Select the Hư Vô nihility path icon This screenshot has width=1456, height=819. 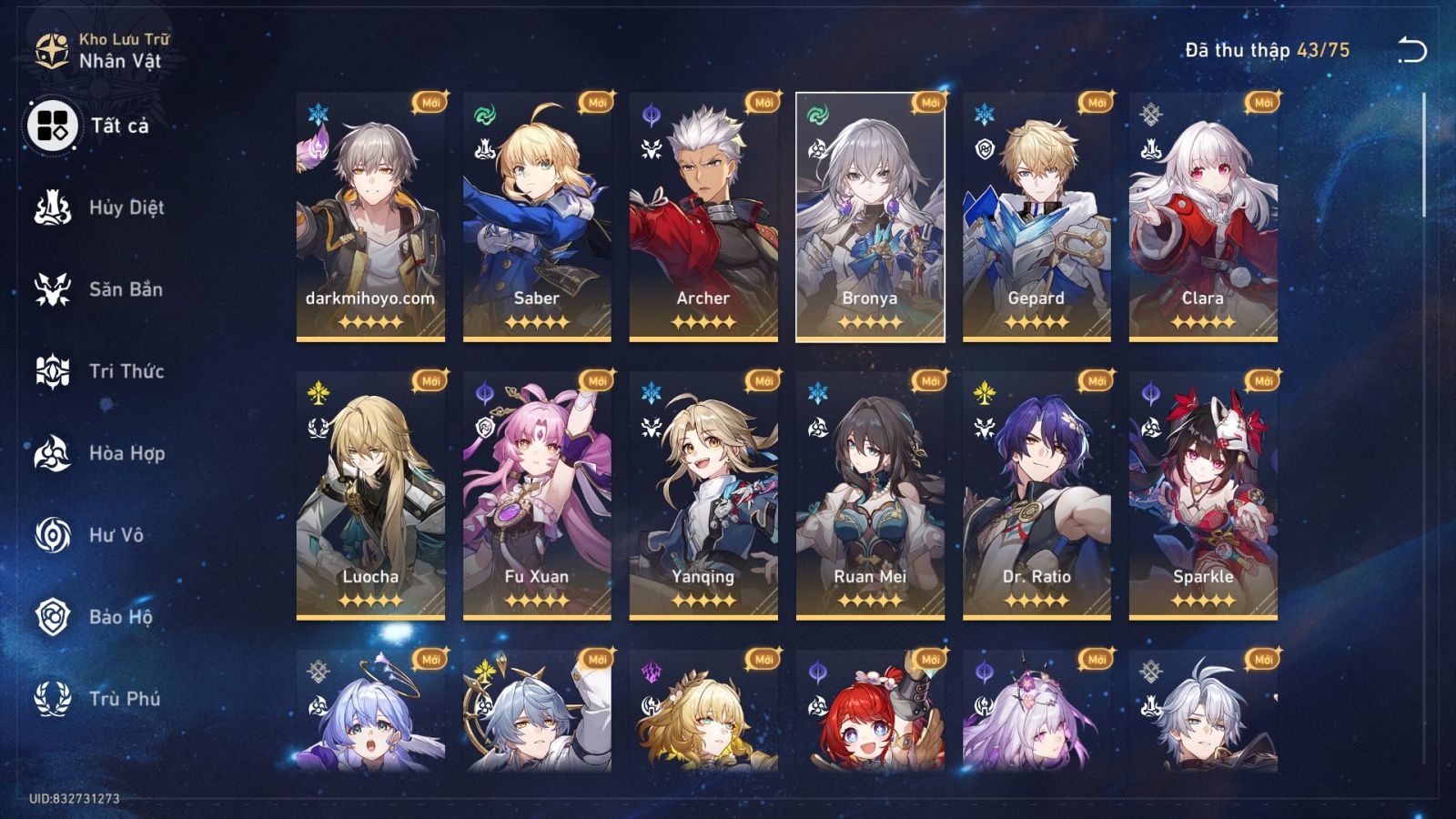(55, 535)
